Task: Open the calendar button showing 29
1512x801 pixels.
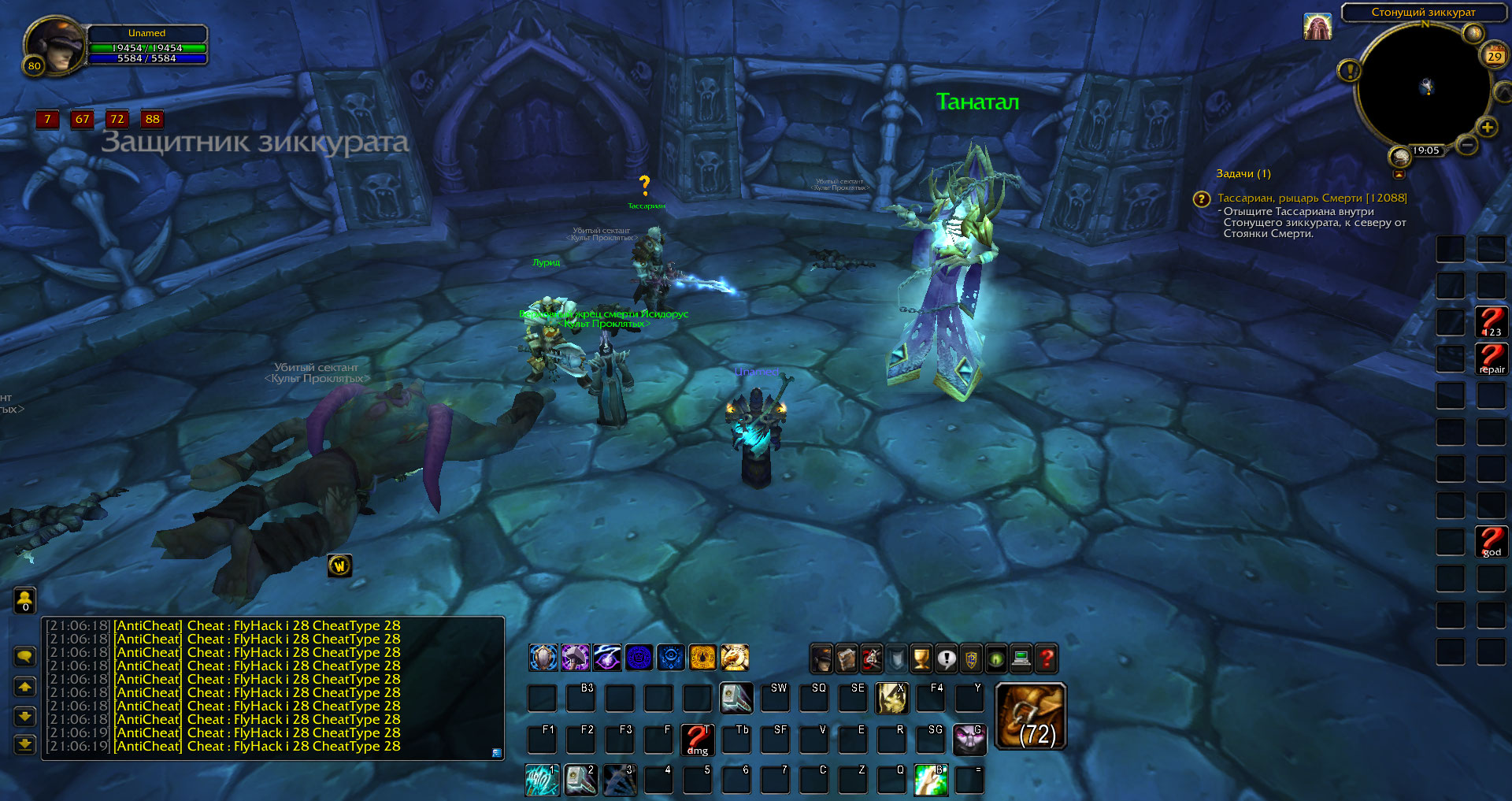Action: (1494, 56)
